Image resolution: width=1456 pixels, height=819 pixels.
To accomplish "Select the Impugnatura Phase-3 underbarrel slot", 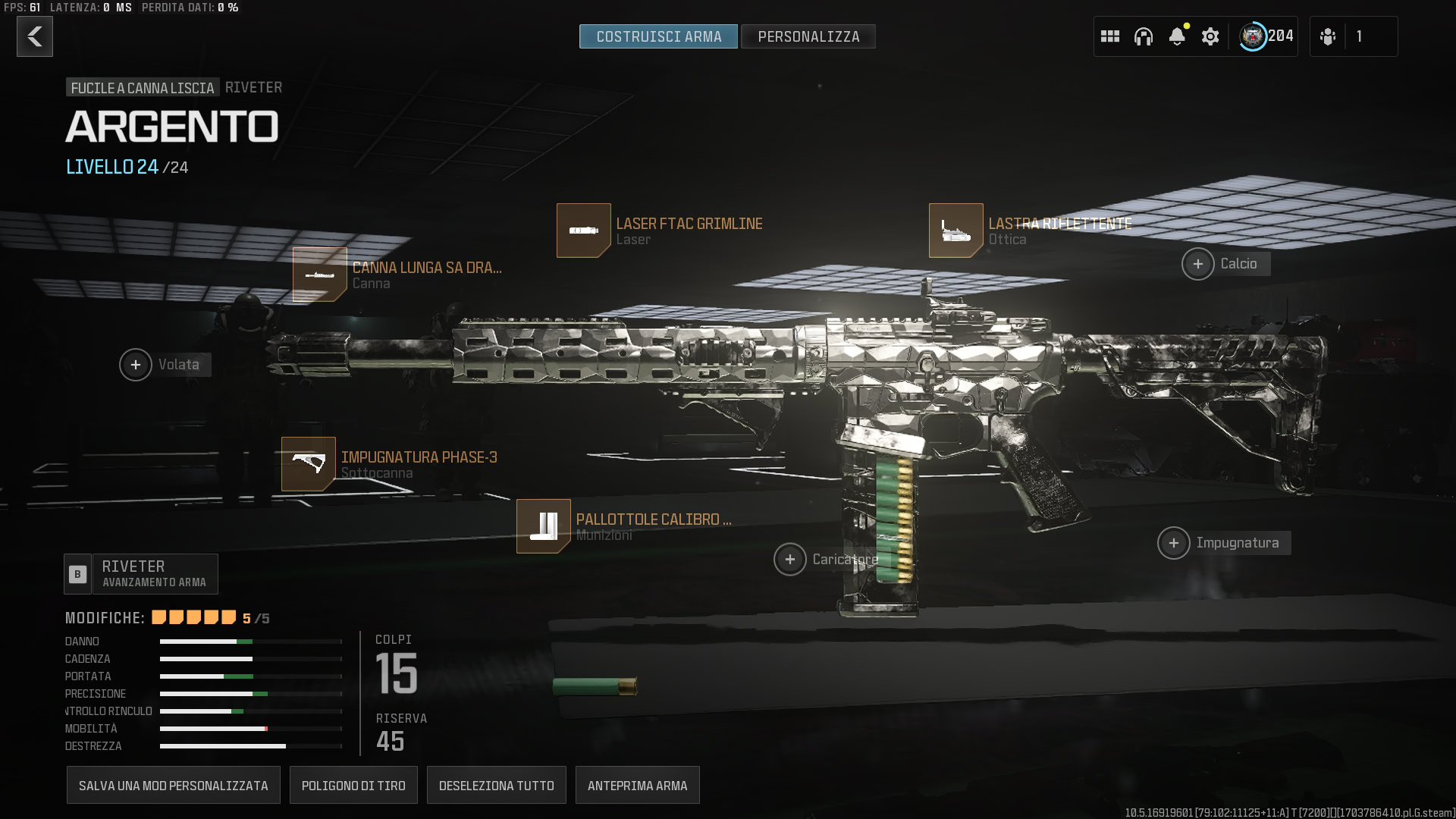I will tap(309, 464).
